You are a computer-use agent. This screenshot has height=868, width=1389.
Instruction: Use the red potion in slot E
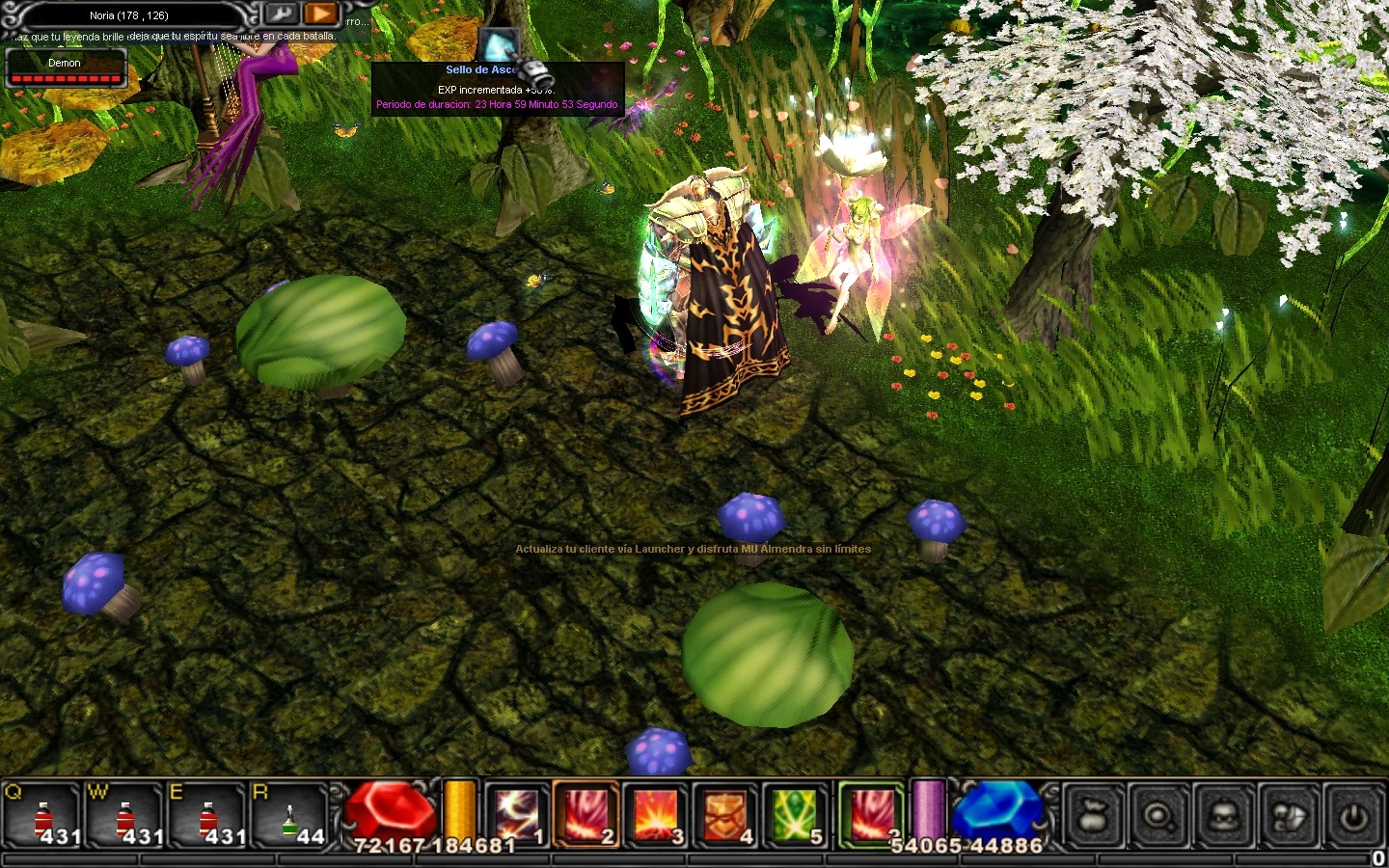coord(207,817)
